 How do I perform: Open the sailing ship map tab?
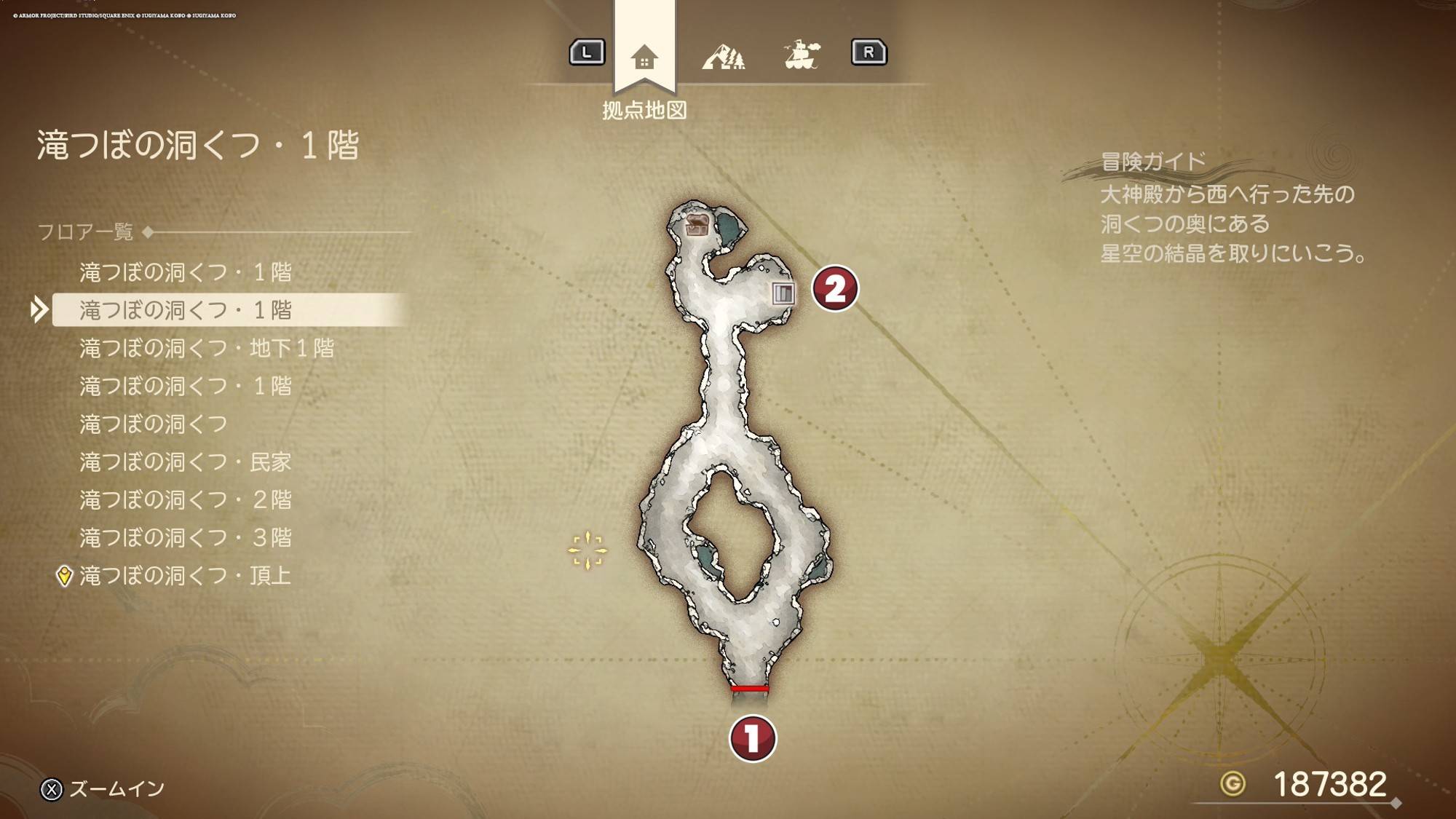pyautogui.click(x=802, y=55)
